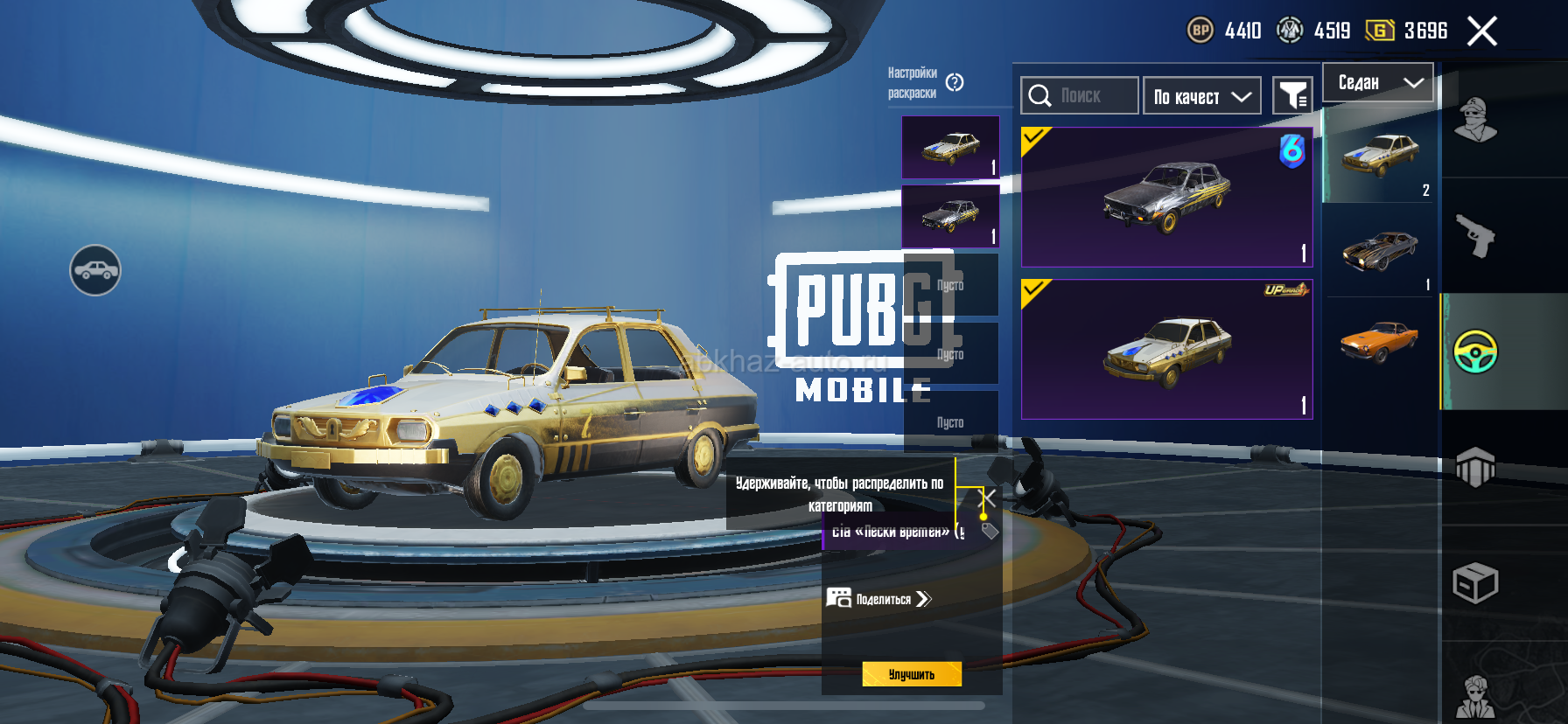Dismiss the category hint tooltip

coord(987,498)
